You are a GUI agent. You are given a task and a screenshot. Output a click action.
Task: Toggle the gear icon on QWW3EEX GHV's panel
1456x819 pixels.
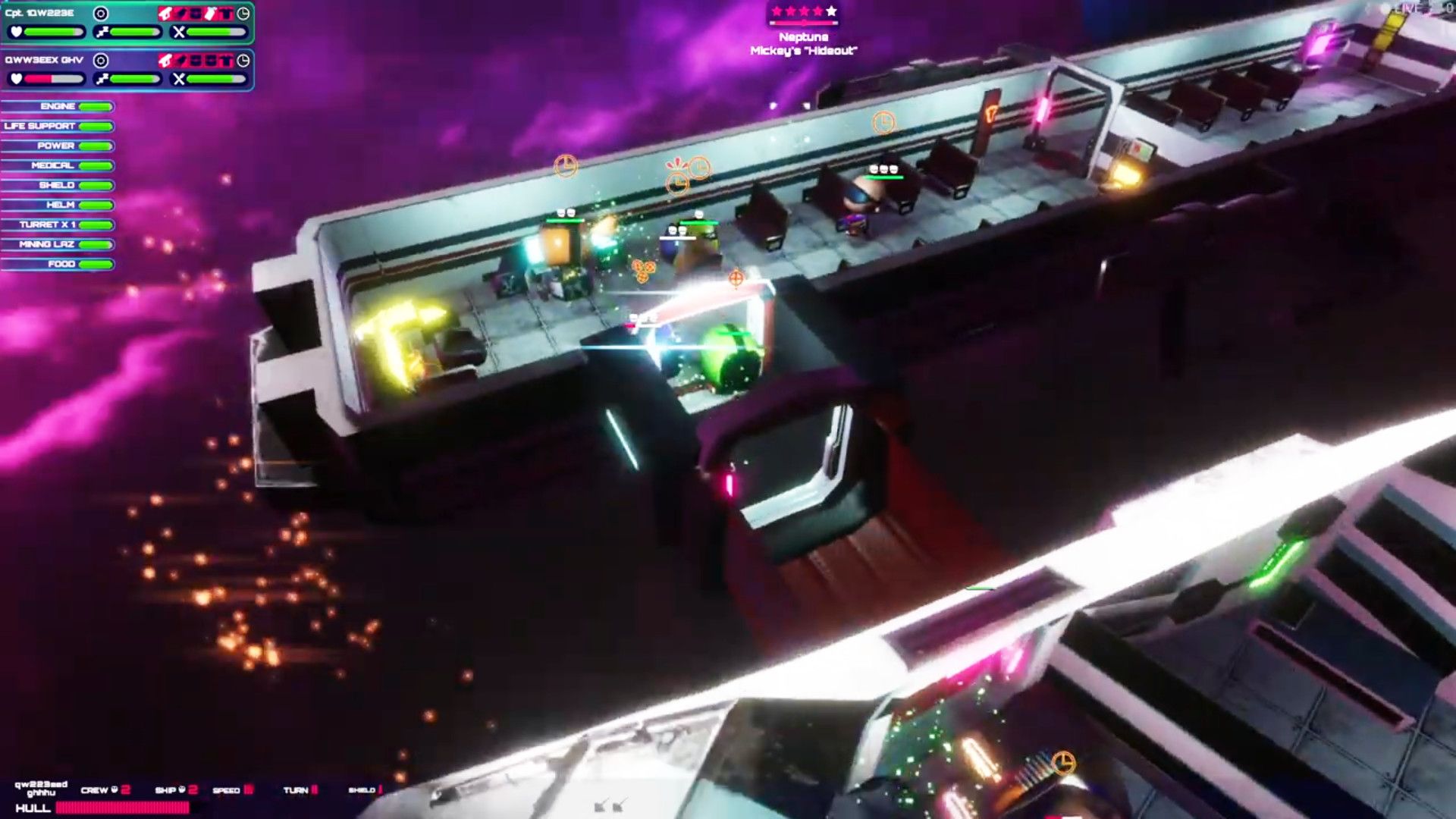[101, 61]
